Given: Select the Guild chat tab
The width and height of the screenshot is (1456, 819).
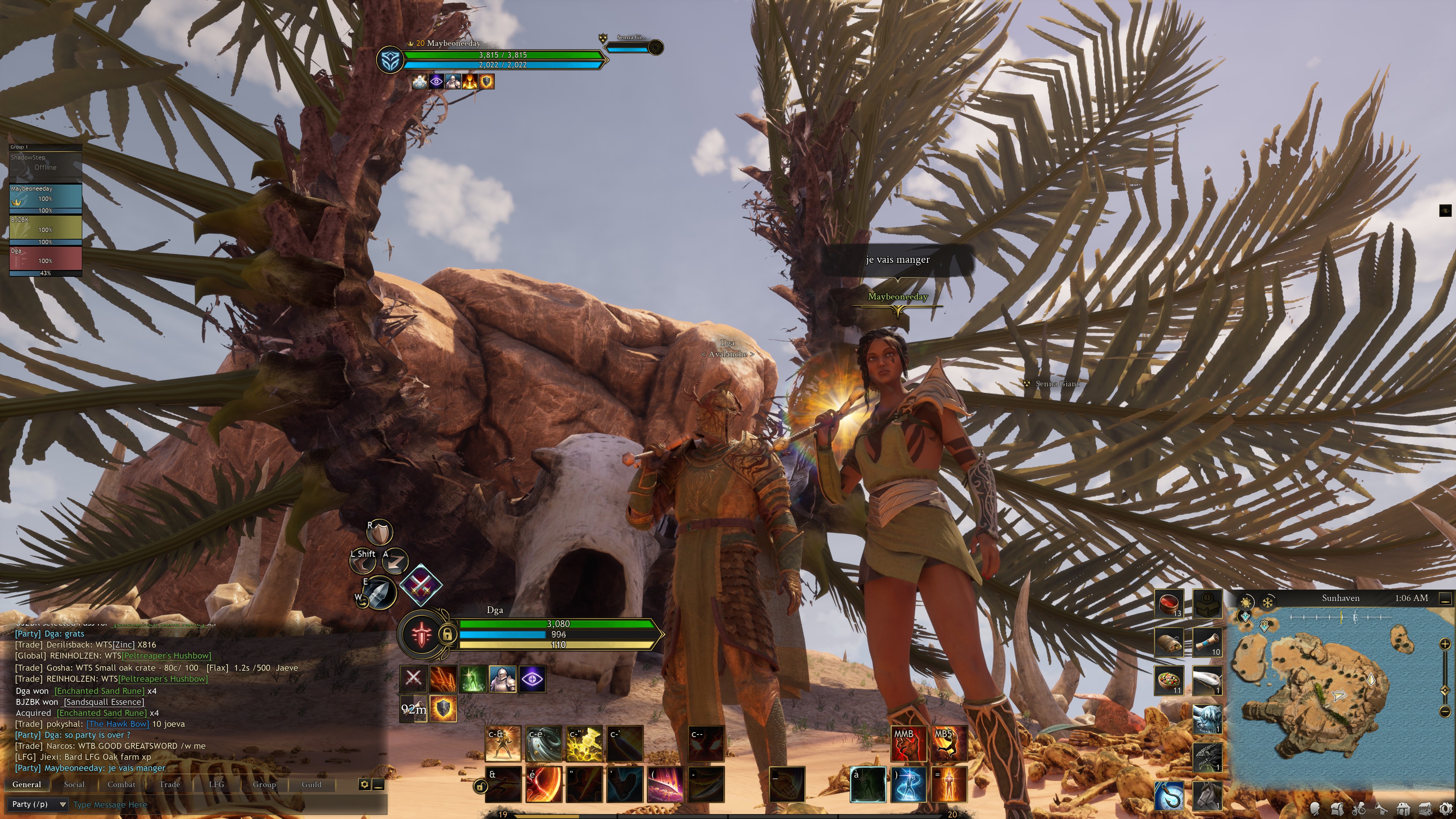Looking at the screenshot, I should click(311, 784).
